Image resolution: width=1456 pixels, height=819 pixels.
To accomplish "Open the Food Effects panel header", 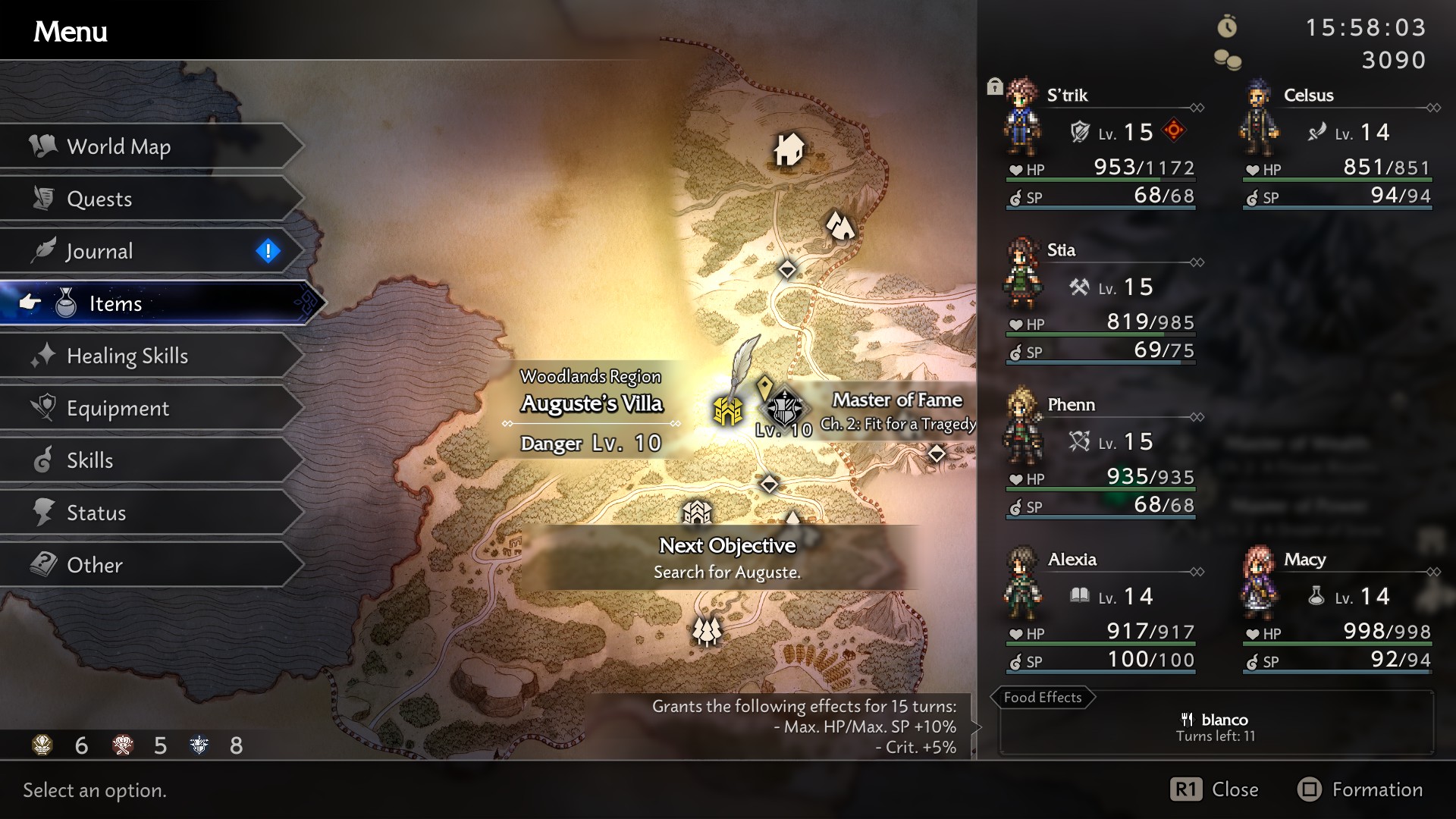I will pos(1043,697).
